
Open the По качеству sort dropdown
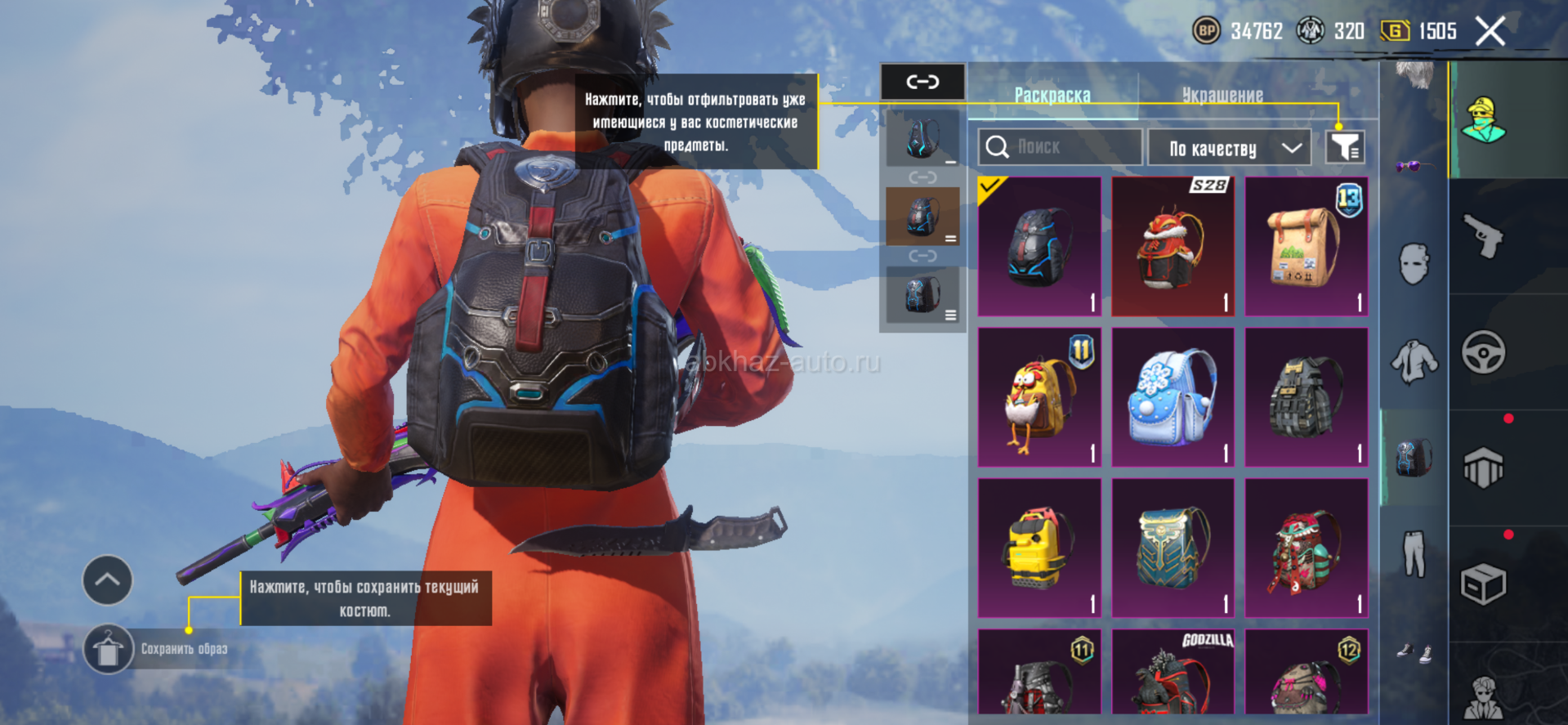pyautogui.click(x=1228, y=148)
